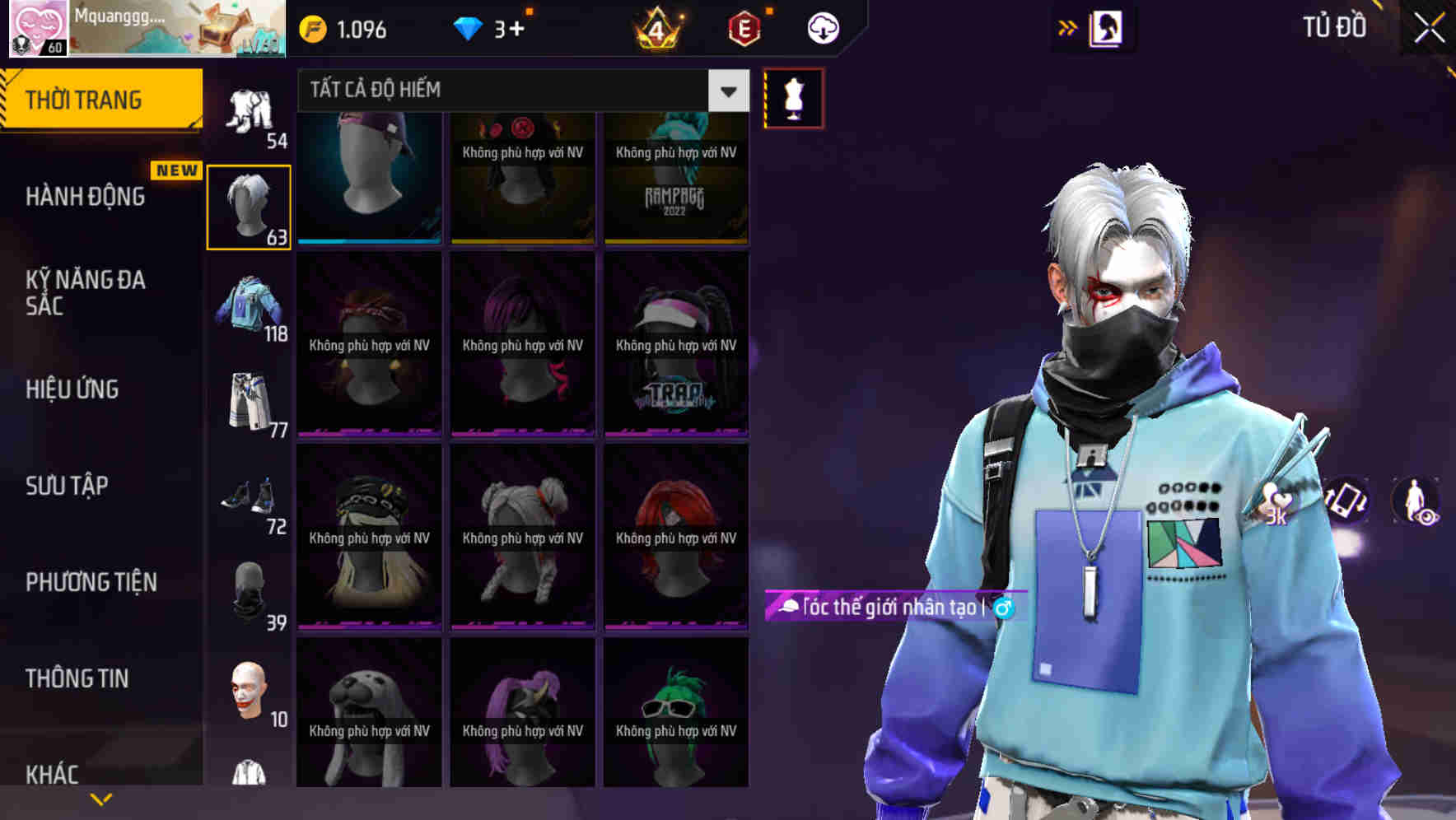1456x820 pixels.
Task: Click the gold coin balance showing 1.096
Action: point(340,28)
